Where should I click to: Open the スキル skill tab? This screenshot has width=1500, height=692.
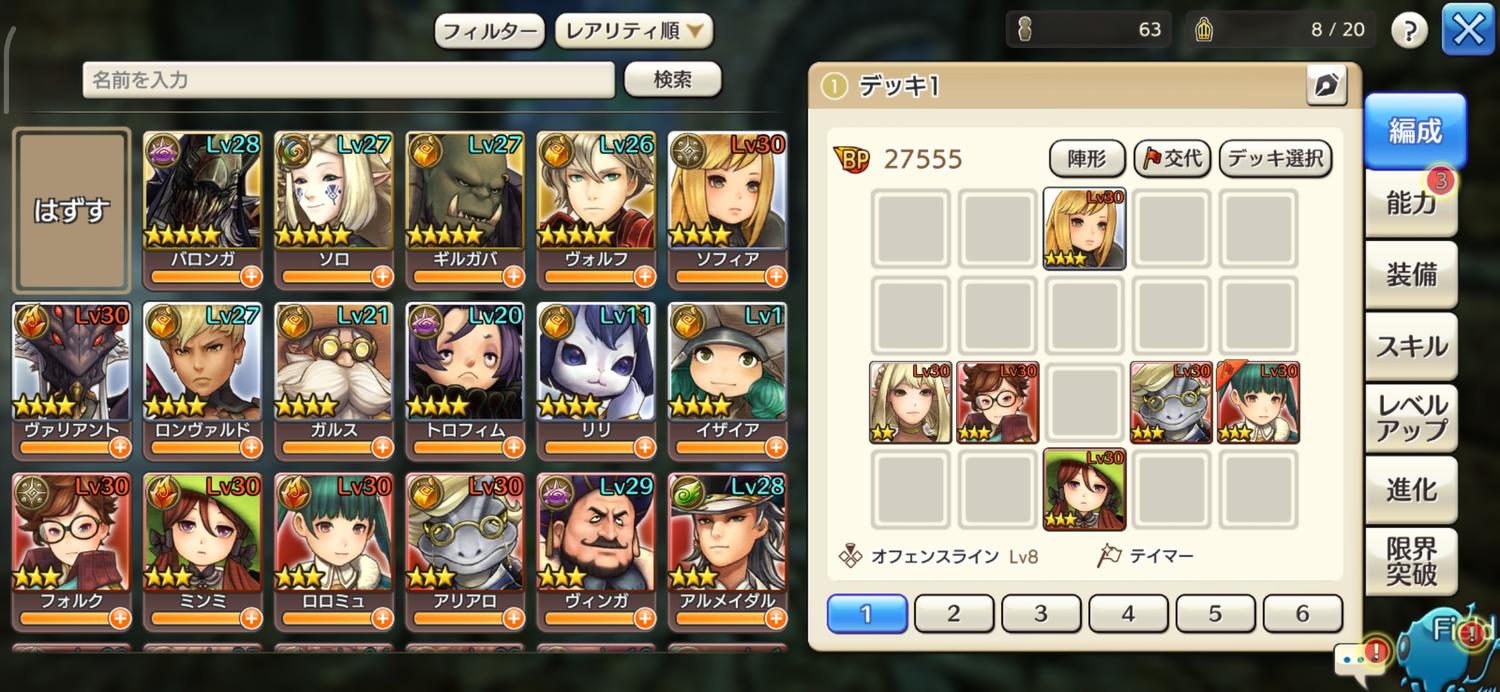[x=1411, y=346]
